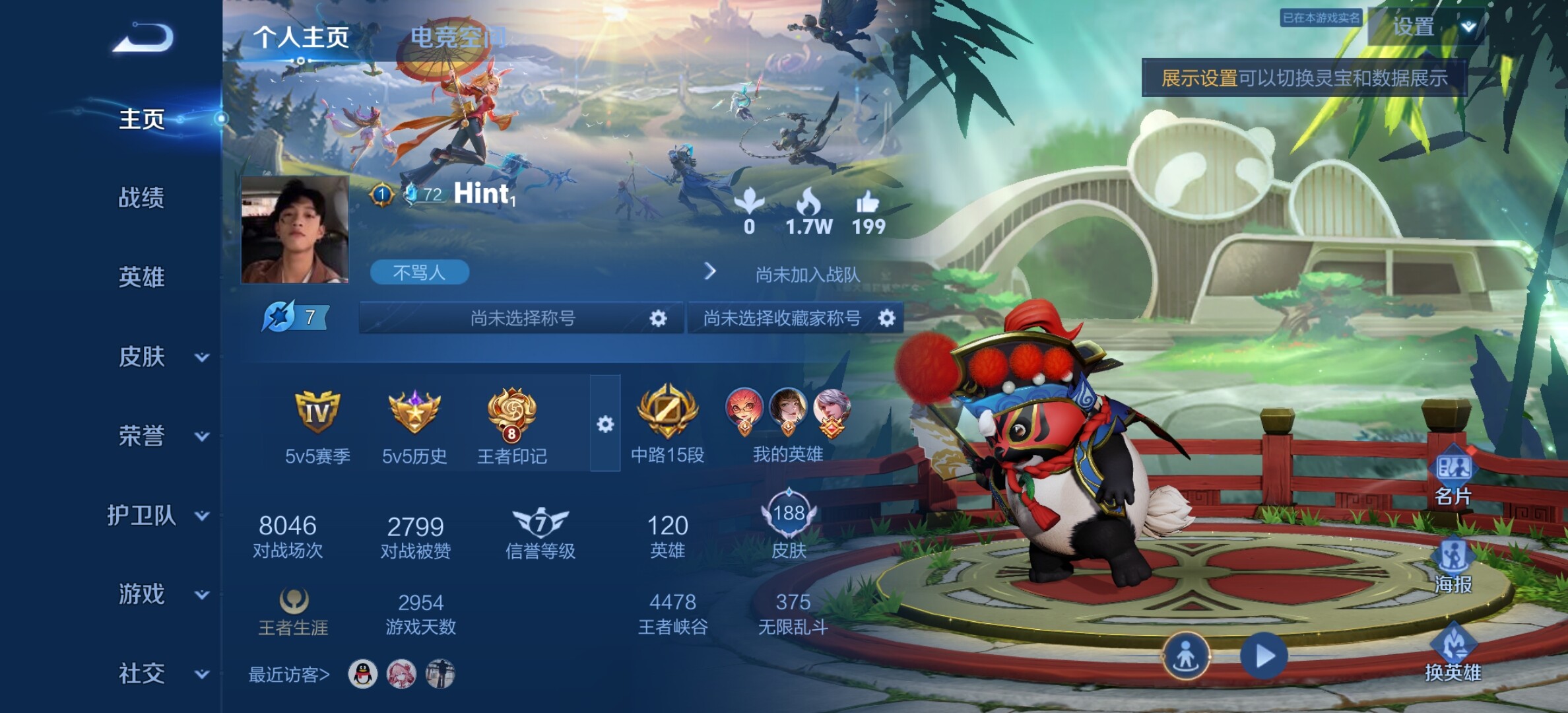Open the 设置 settings dropdown
This screenshot has width=1568, height=713.
pos(1427,26)
